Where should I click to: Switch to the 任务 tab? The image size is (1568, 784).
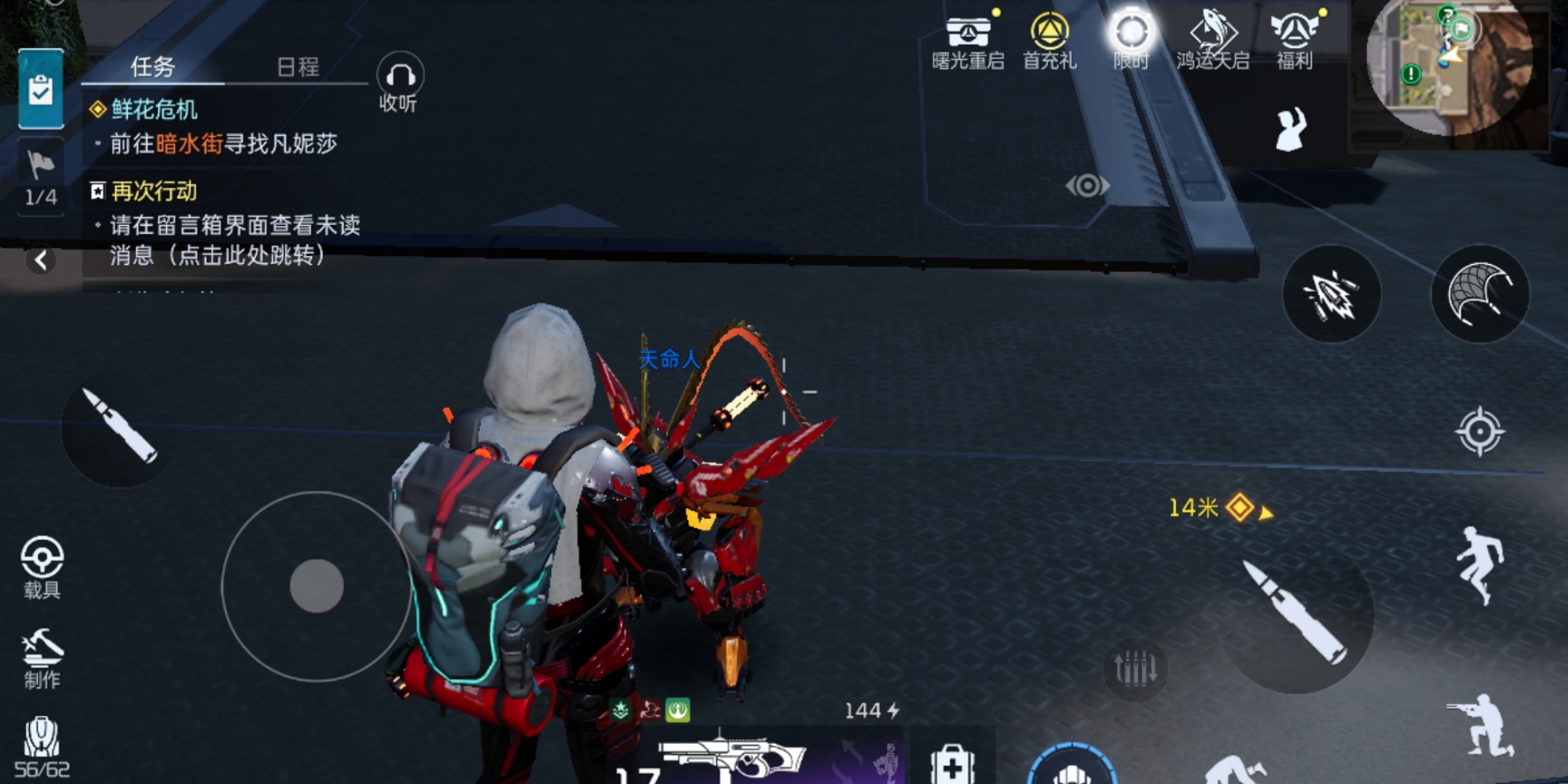coord(152,67)
